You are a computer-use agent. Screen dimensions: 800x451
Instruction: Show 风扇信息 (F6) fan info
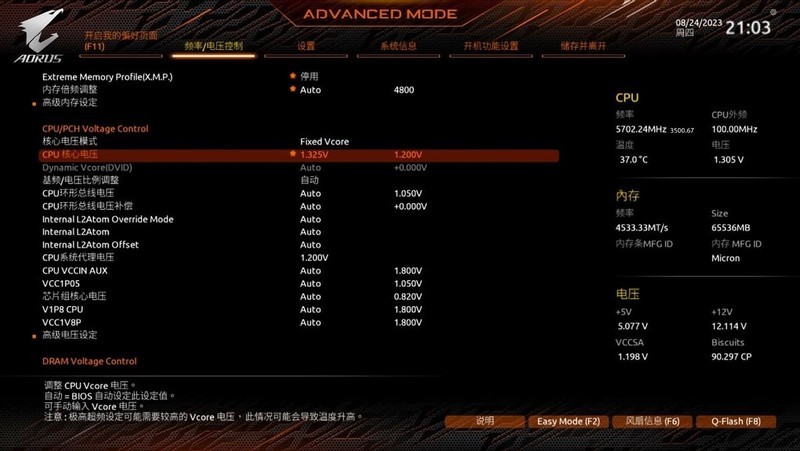point(645,422)
